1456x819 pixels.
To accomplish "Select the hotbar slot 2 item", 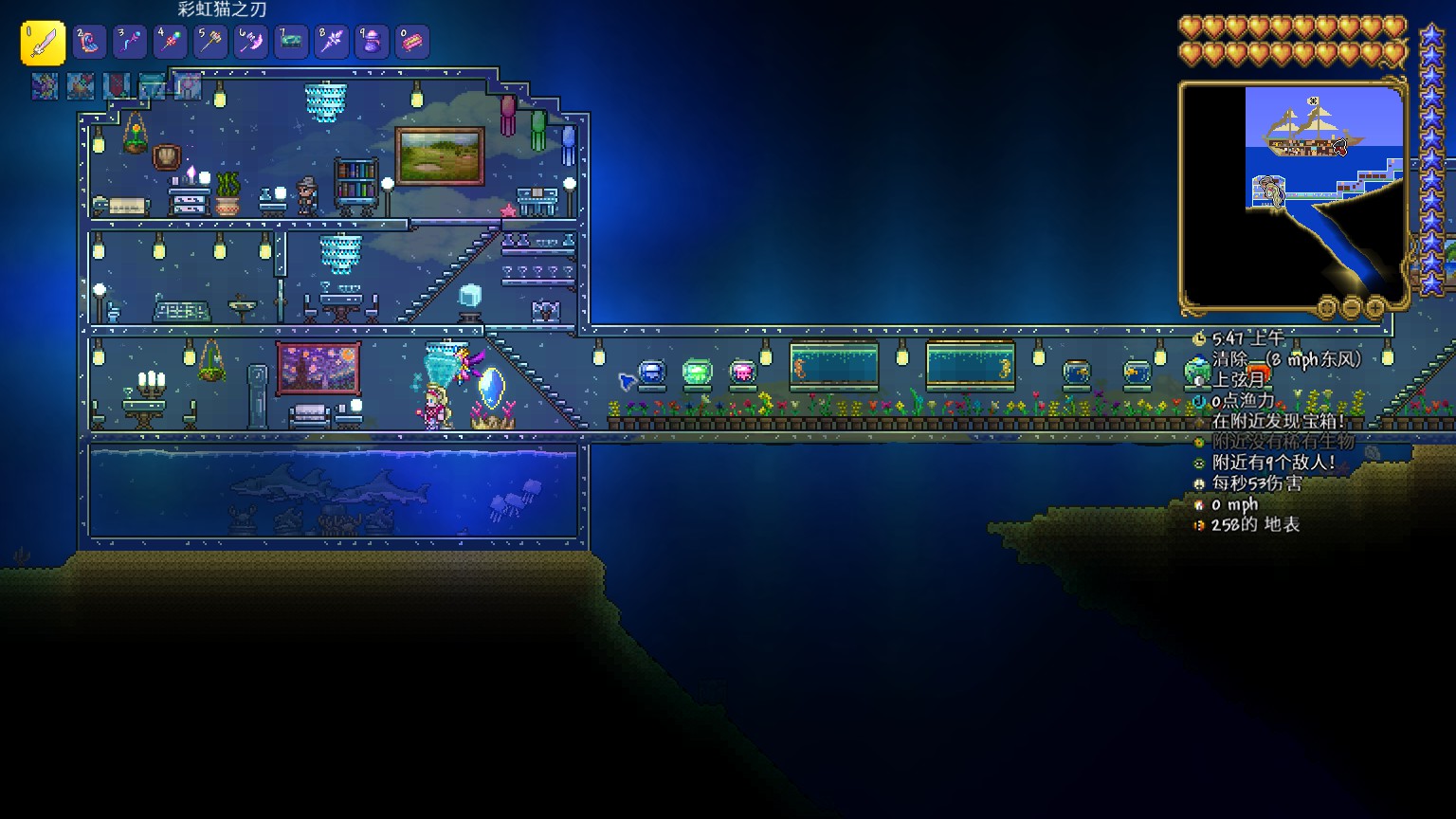I will (90, 43).
